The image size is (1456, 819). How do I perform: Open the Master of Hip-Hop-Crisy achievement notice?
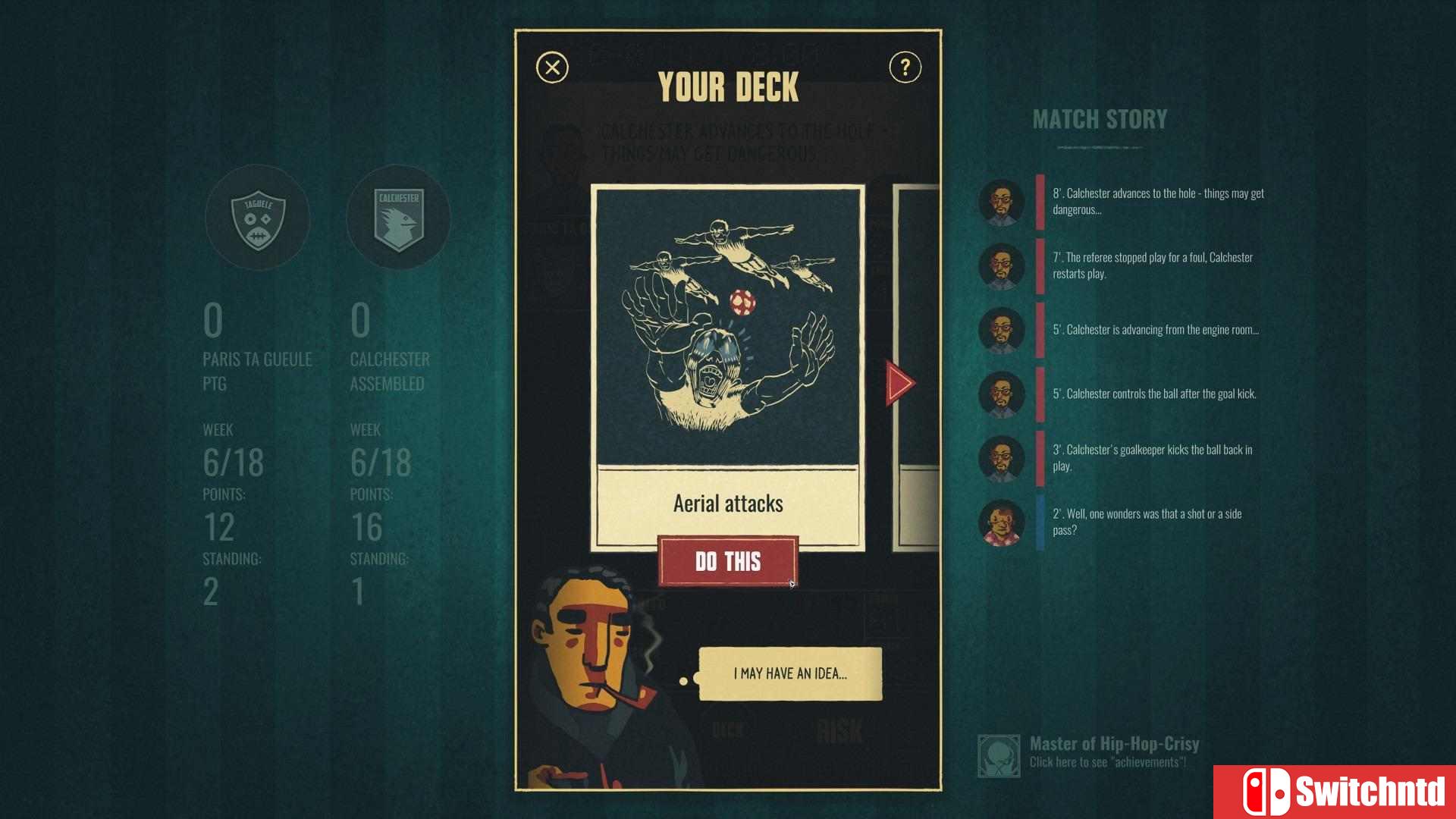click(x=1092, y=753)
